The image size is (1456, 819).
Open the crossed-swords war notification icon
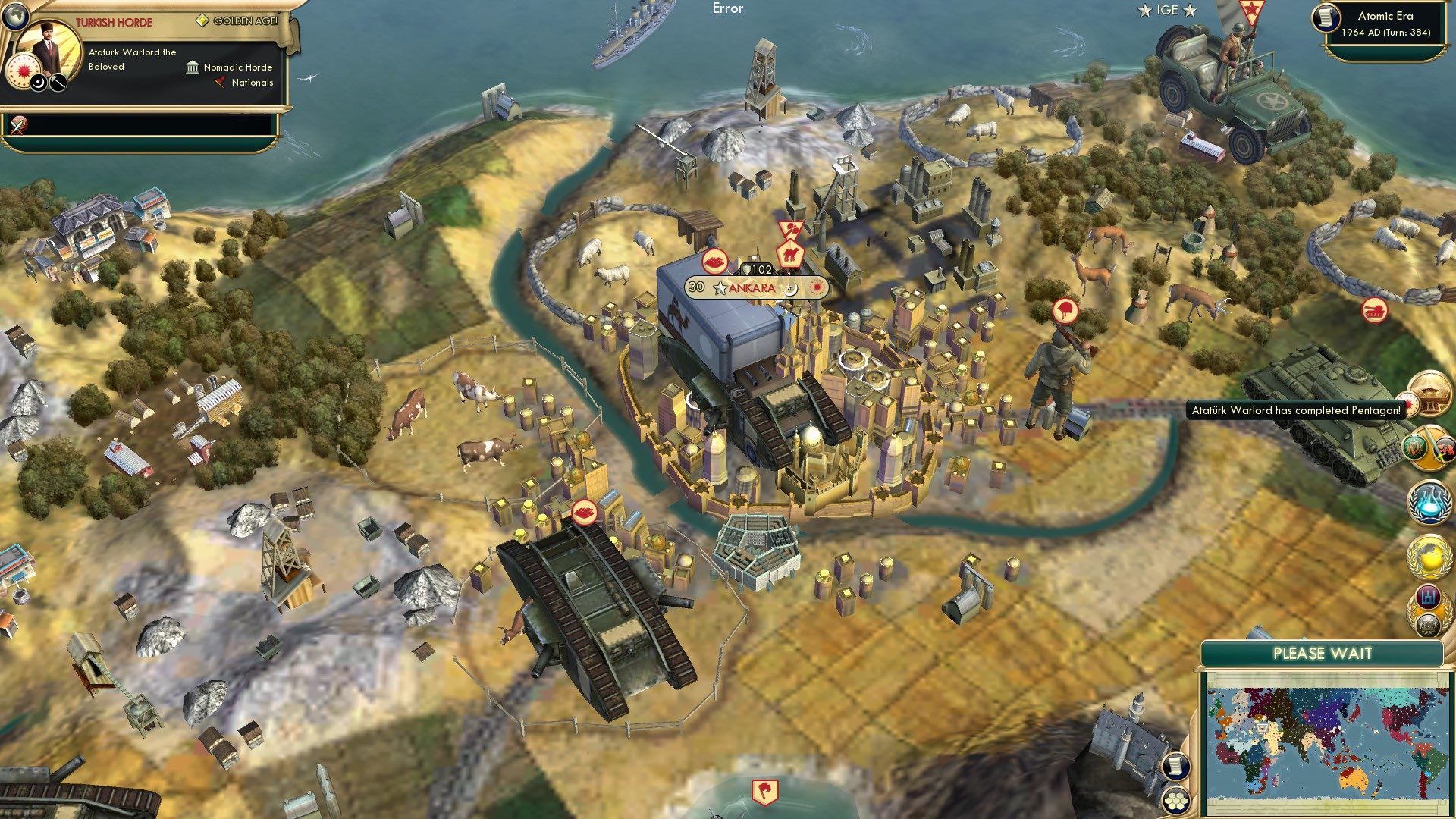tap(1430, 447)
